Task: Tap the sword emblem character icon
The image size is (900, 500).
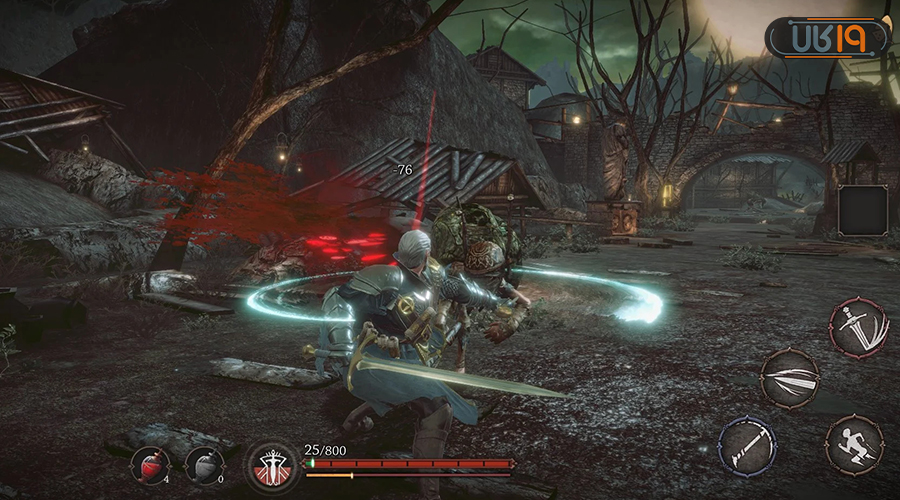Action: click(269, 465)
